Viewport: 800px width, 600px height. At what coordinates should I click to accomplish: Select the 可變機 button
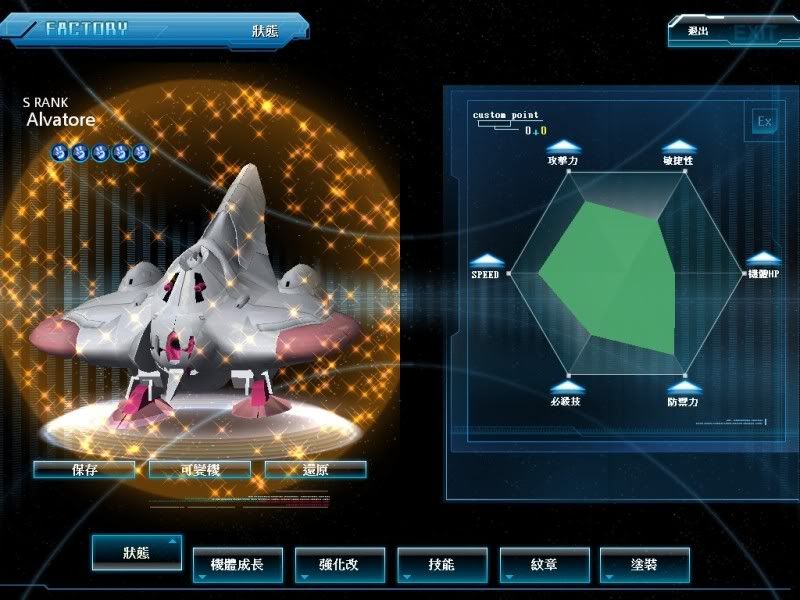tap(200, 469)
